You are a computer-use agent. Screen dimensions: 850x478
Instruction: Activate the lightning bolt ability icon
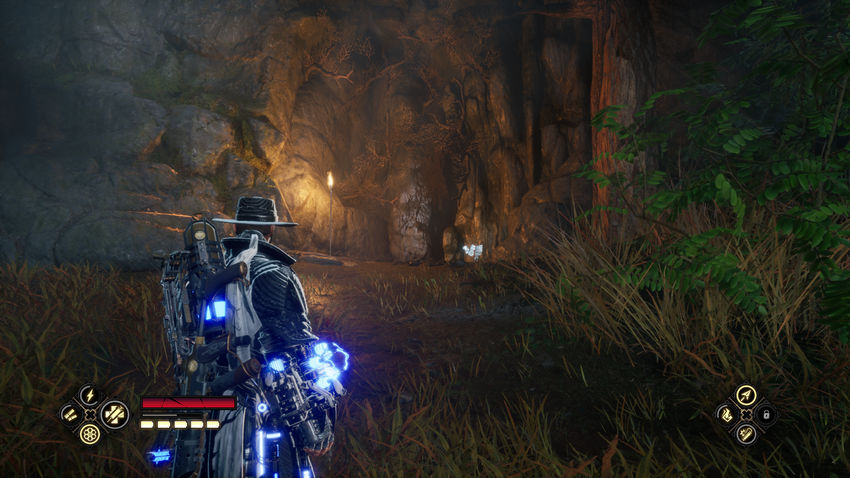pos(89,394)
